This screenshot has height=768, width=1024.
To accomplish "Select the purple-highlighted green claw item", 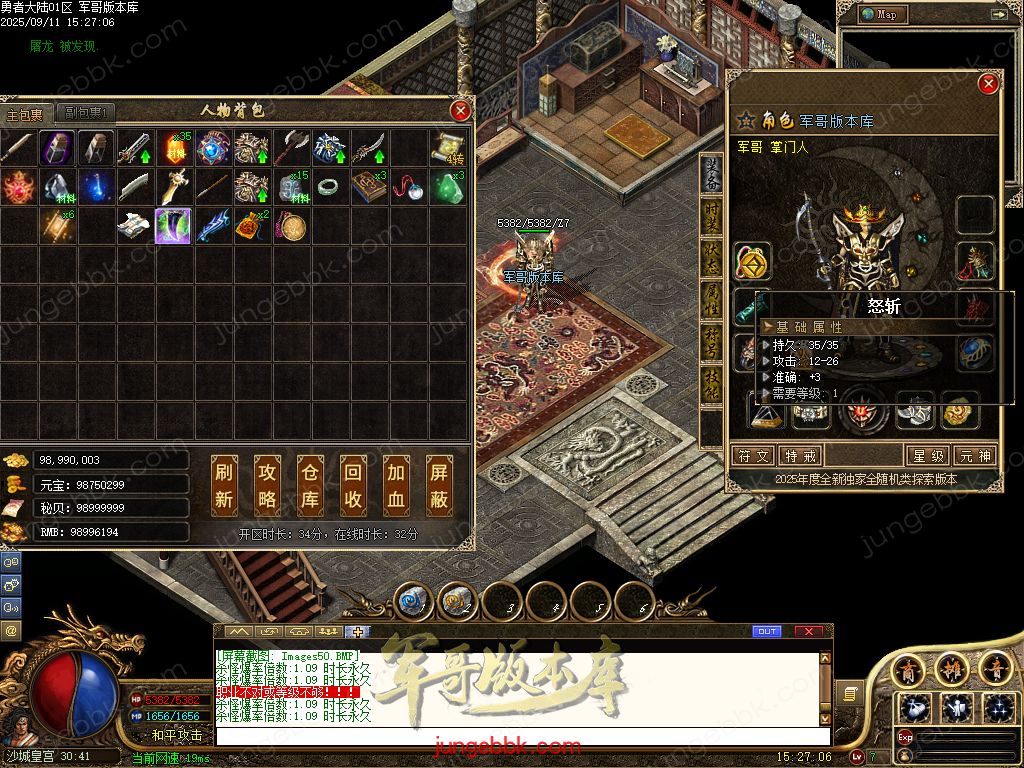I will pyautogui.click(x=173, y=226).
